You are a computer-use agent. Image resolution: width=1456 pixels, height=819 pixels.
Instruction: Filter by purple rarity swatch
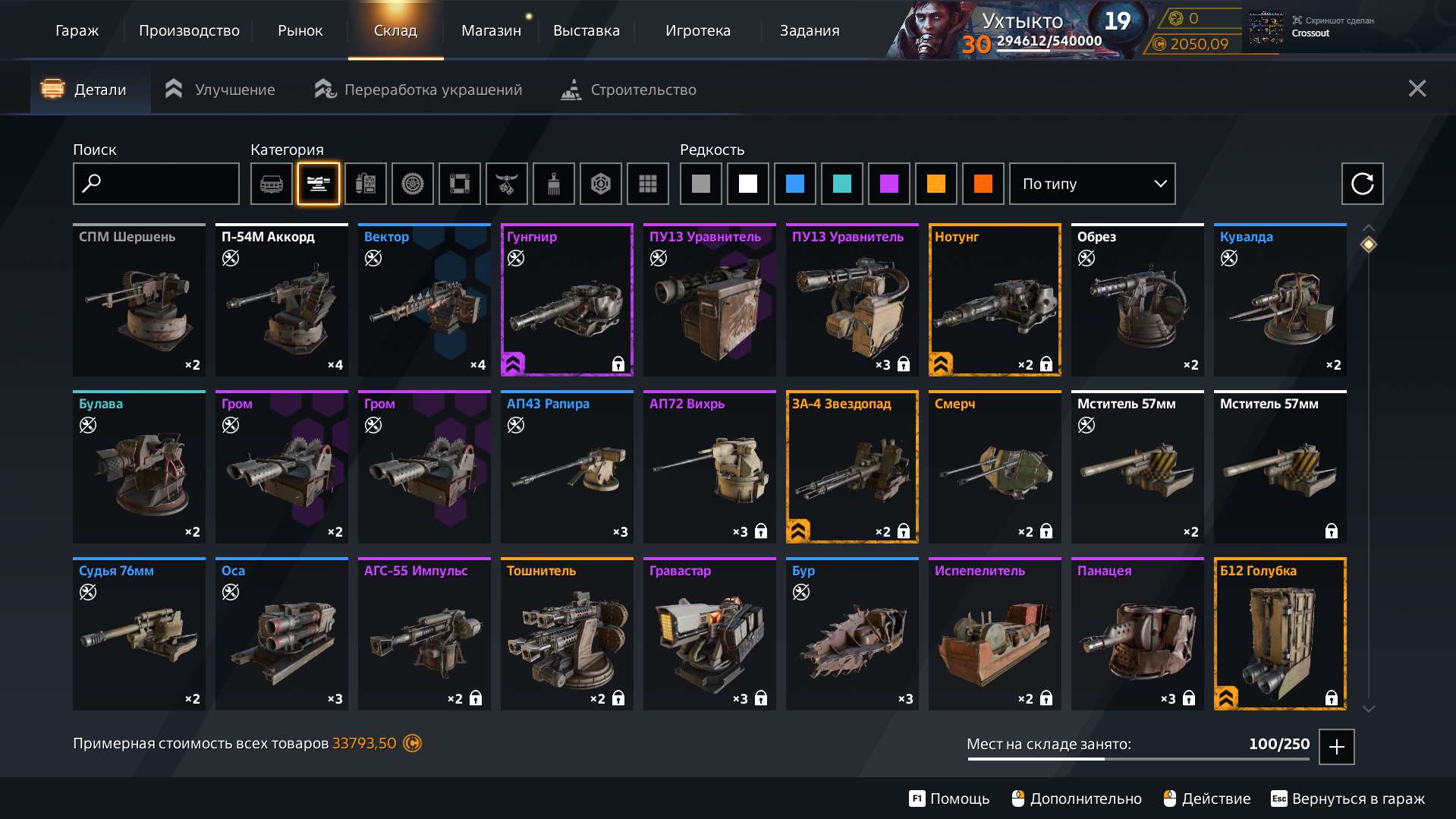tap(889, 184)
